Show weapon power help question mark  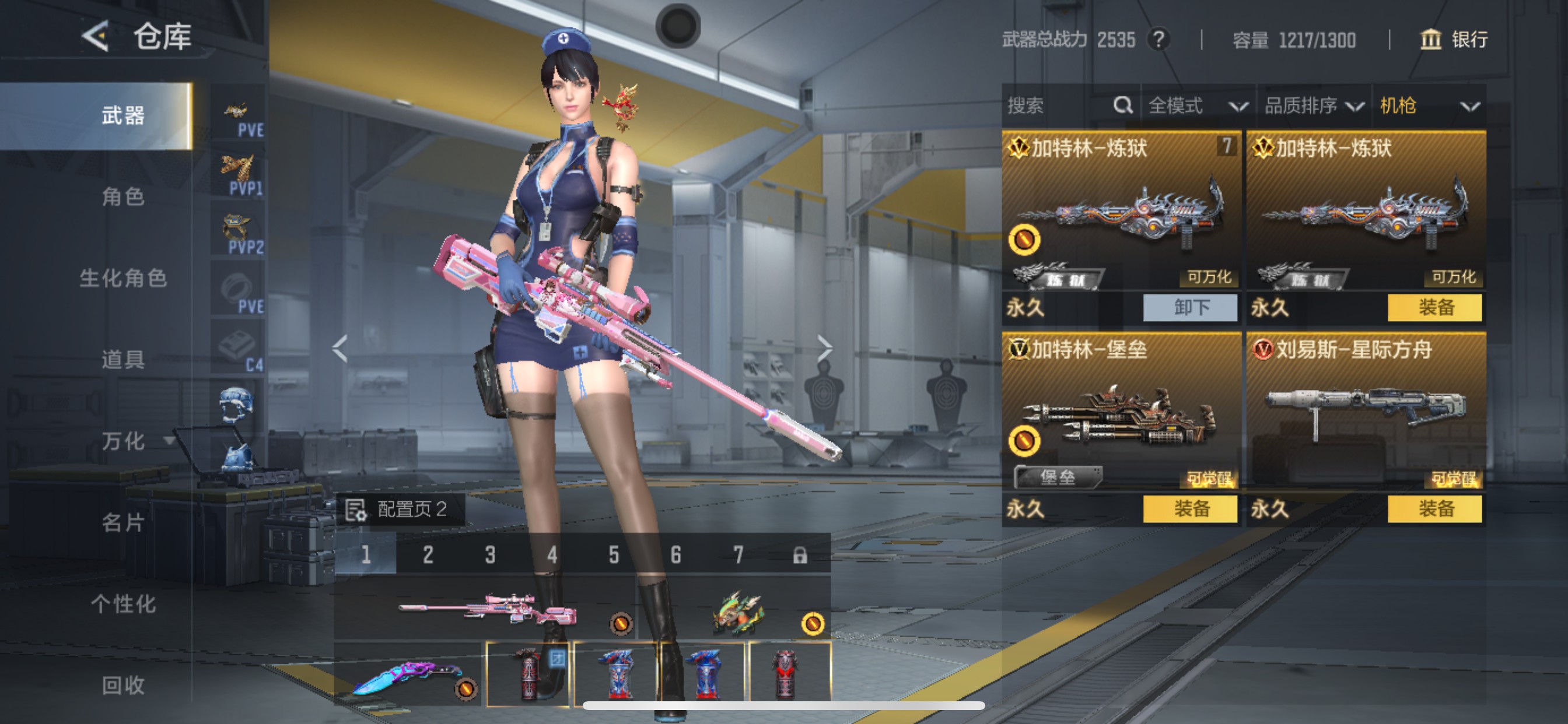pos(1158,40)
